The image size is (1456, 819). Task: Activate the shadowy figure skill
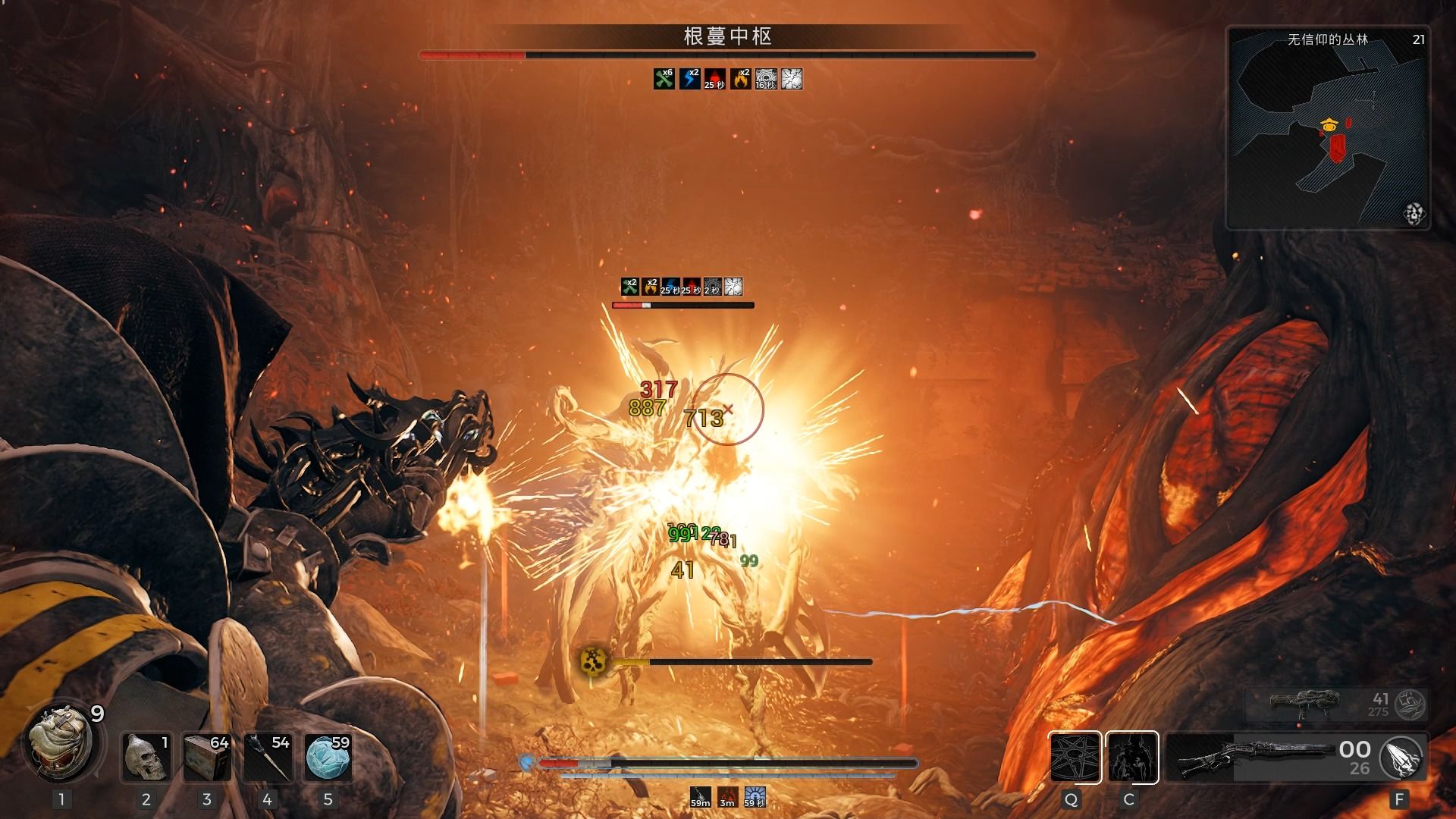click(x=1131, y=757)
